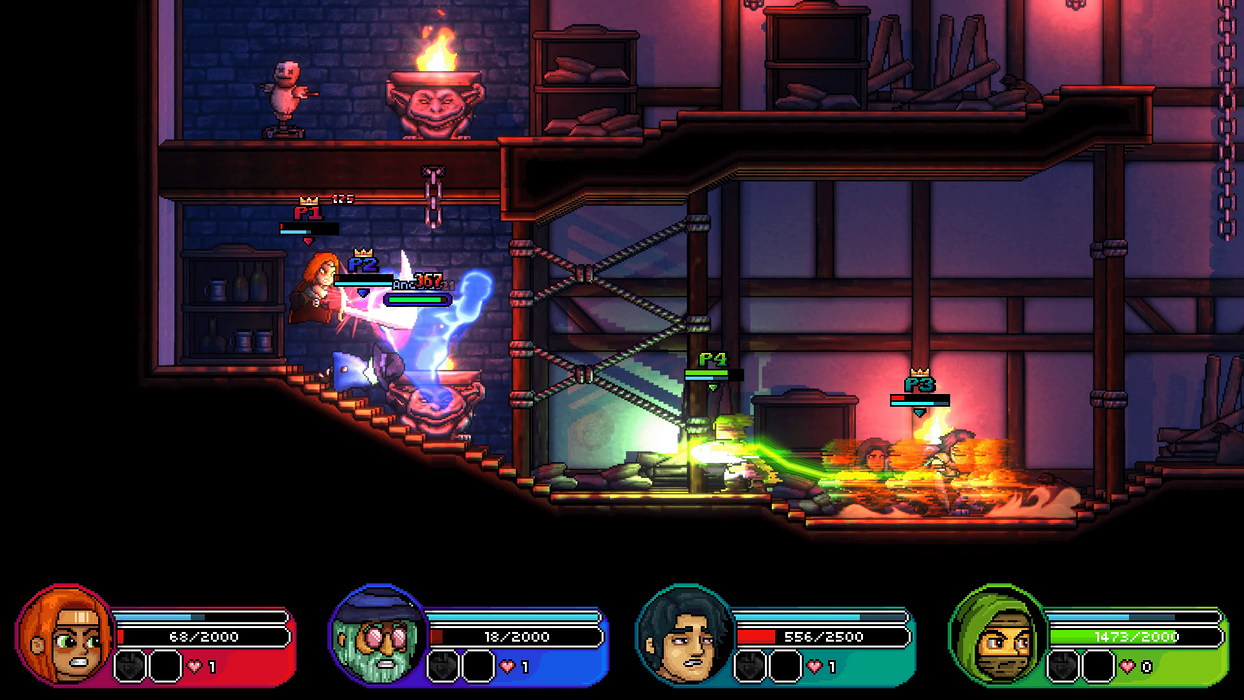
Task: Select the red-haired player portrait
Action: 64,635
